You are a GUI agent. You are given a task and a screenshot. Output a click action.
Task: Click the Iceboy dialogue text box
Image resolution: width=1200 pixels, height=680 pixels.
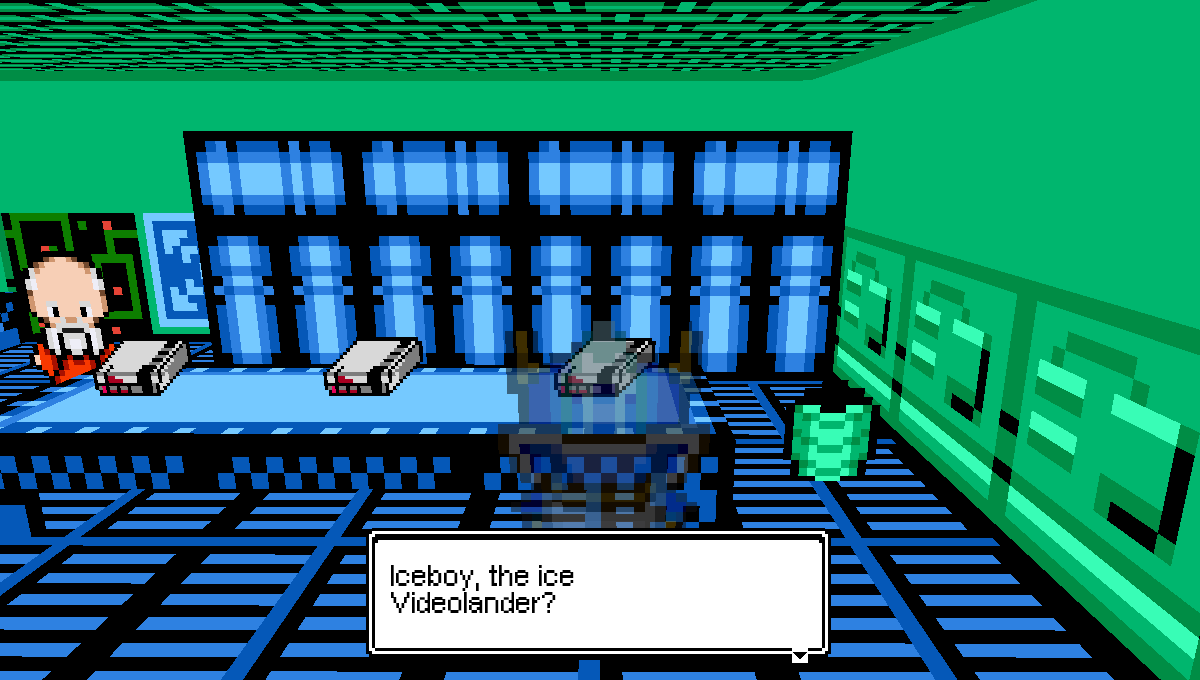(598, 592)
